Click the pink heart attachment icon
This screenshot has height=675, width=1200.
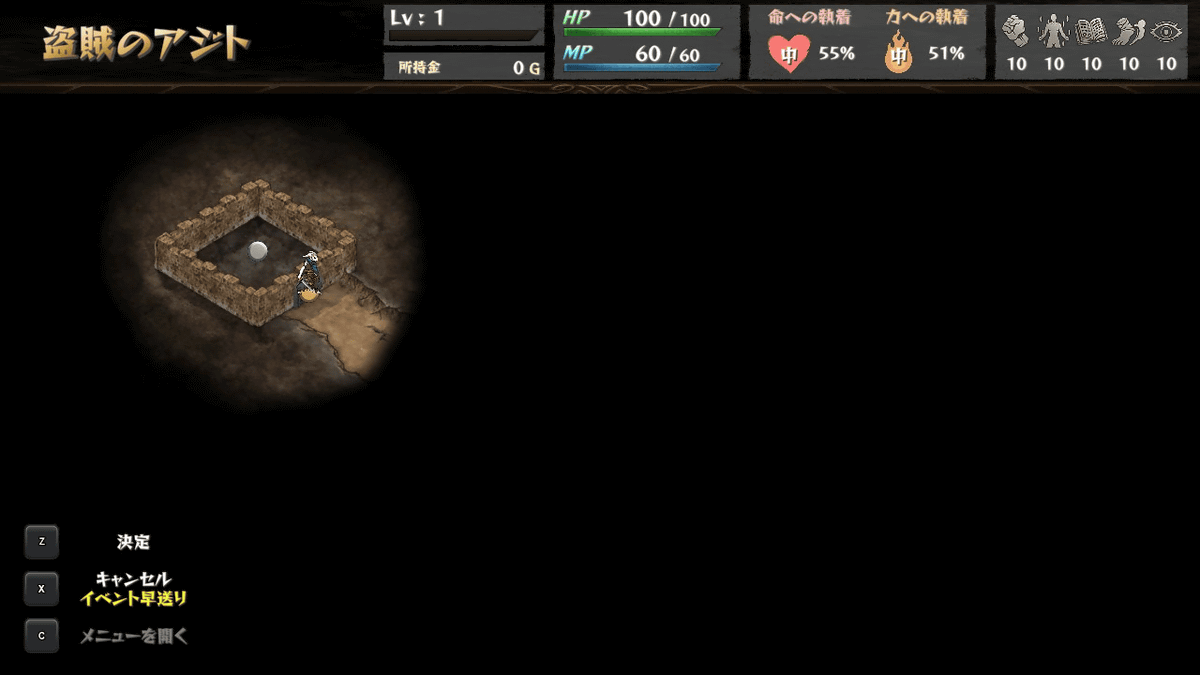point(789,53)
